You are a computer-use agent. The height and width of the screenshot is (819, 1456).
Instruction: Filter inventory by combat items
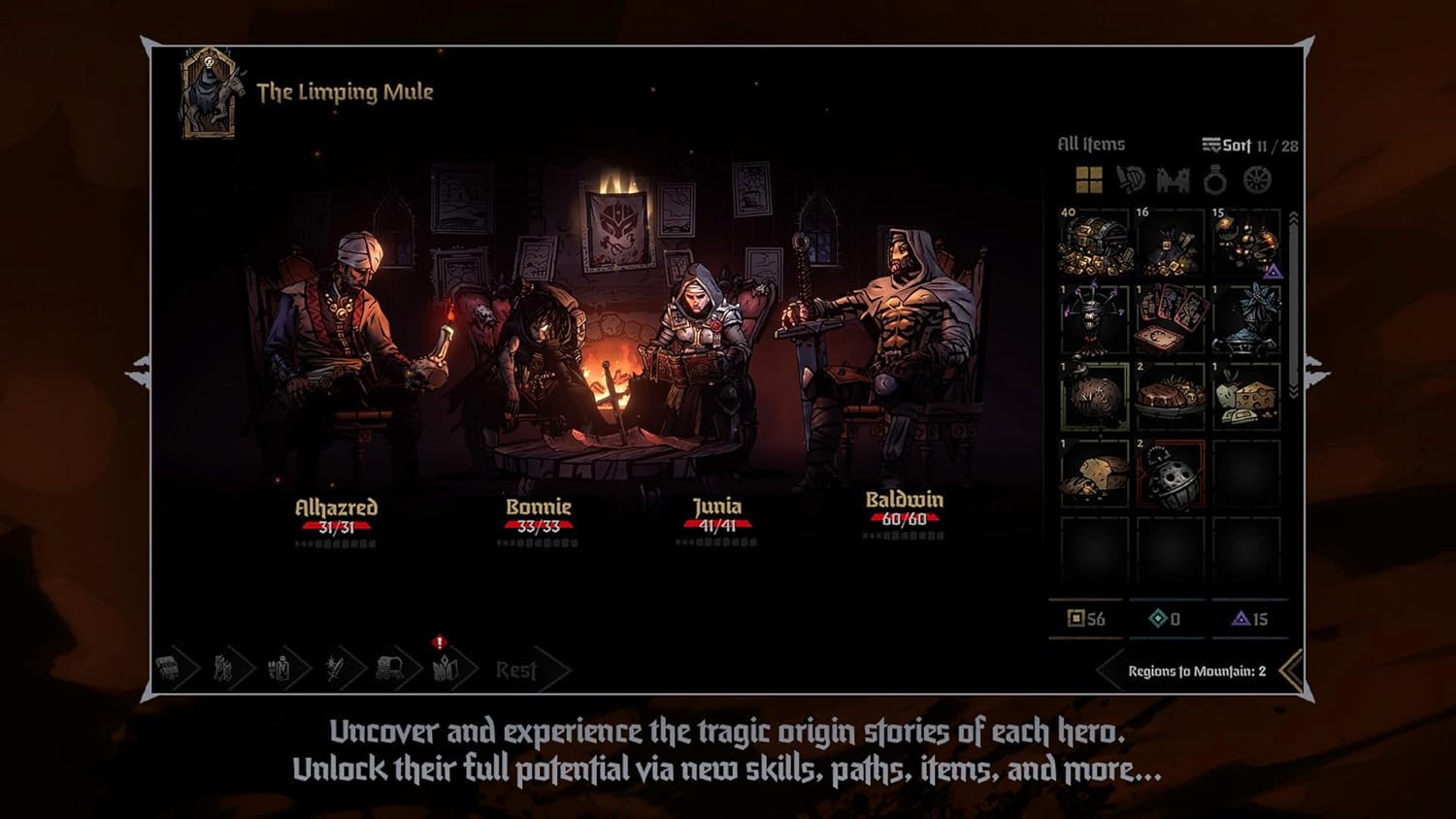coord(1131,180)
